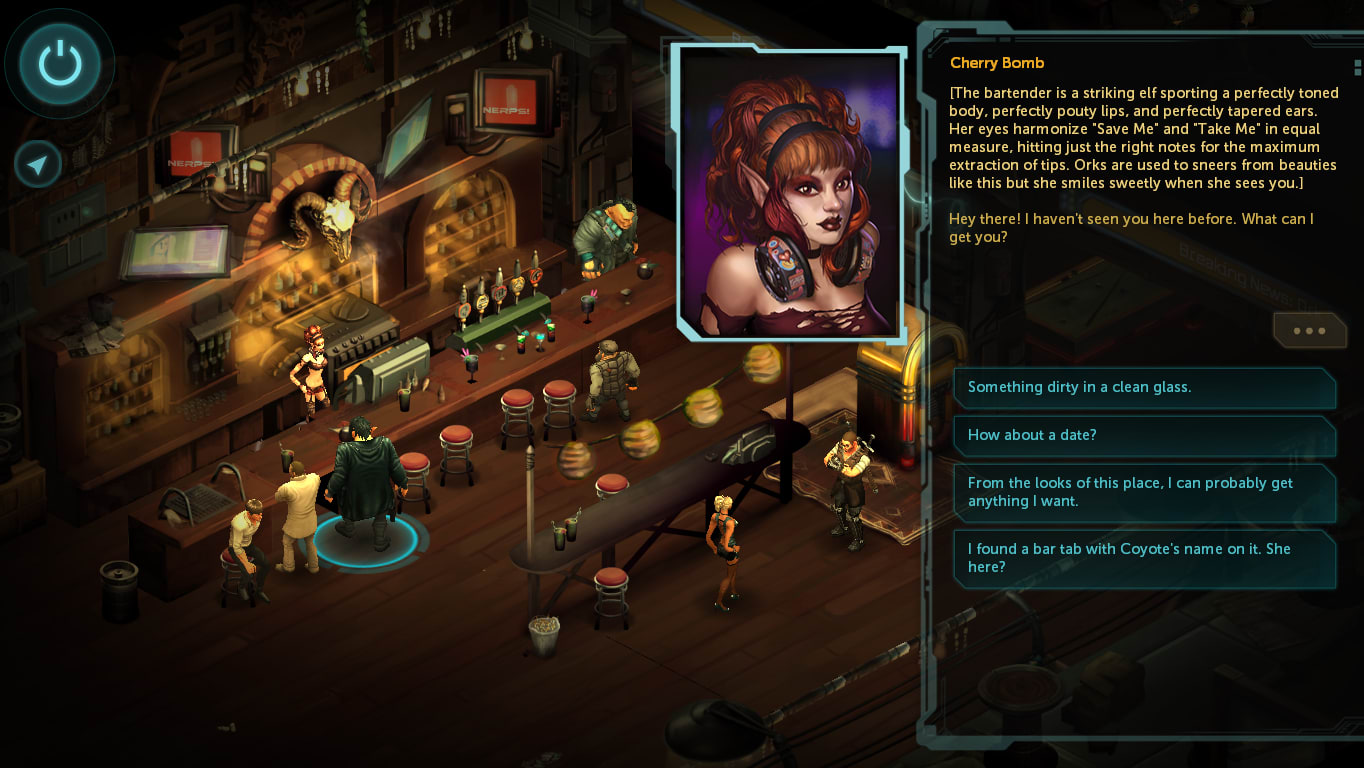Open the power button menu

click(60, 64)
